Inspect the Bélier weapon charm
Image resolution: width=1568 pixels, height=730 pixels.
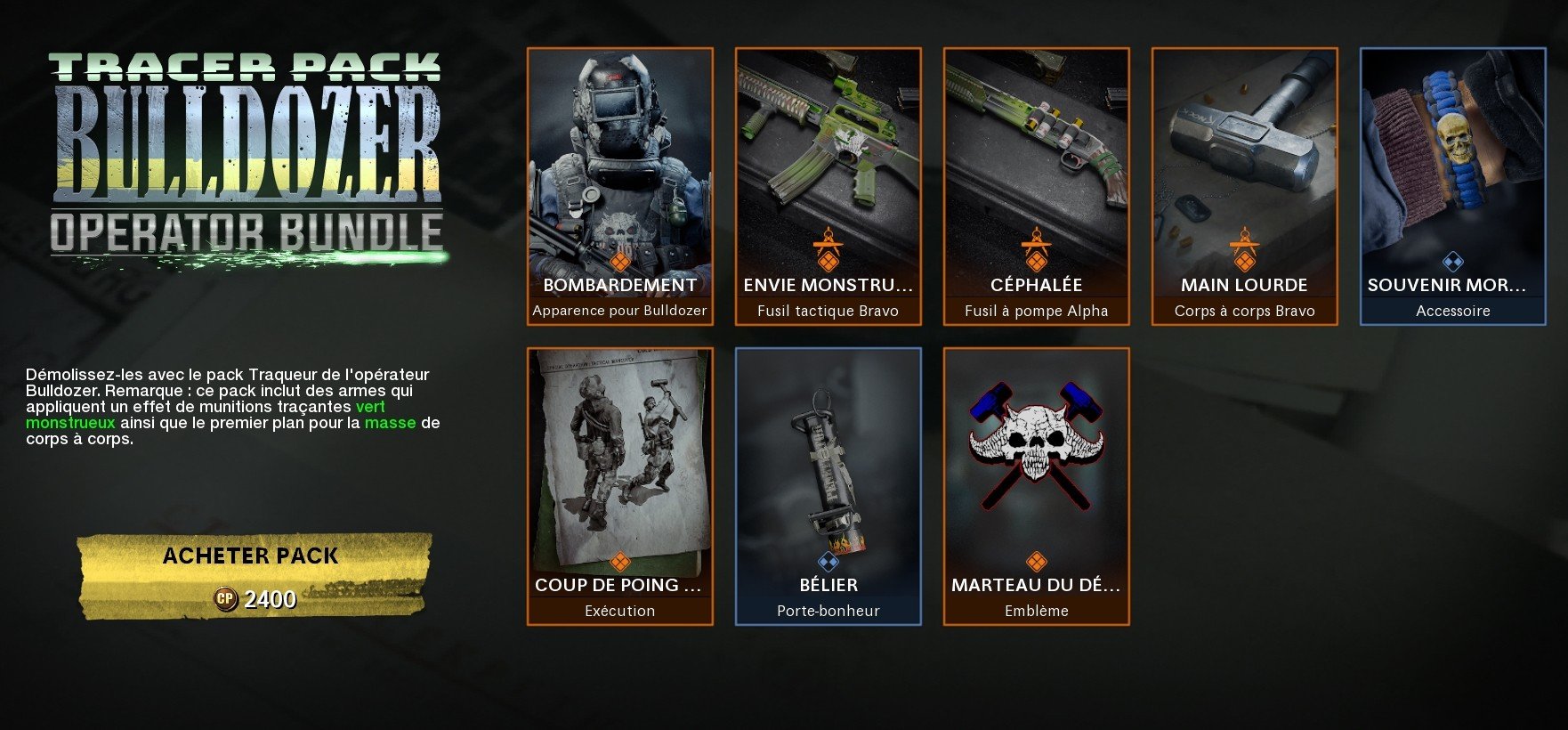coord(828,486)
